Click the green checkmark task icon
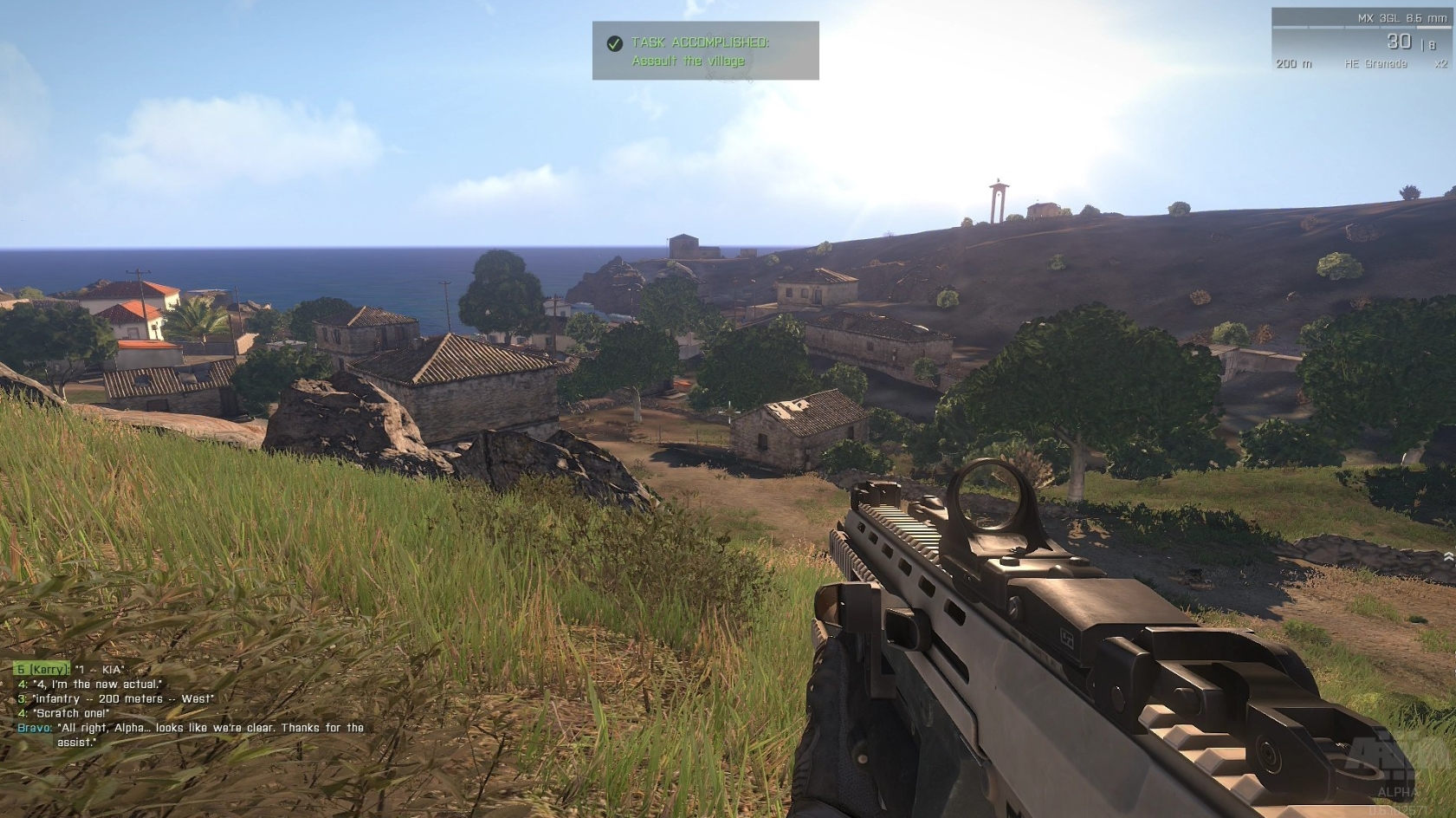 tap(614, 40)
